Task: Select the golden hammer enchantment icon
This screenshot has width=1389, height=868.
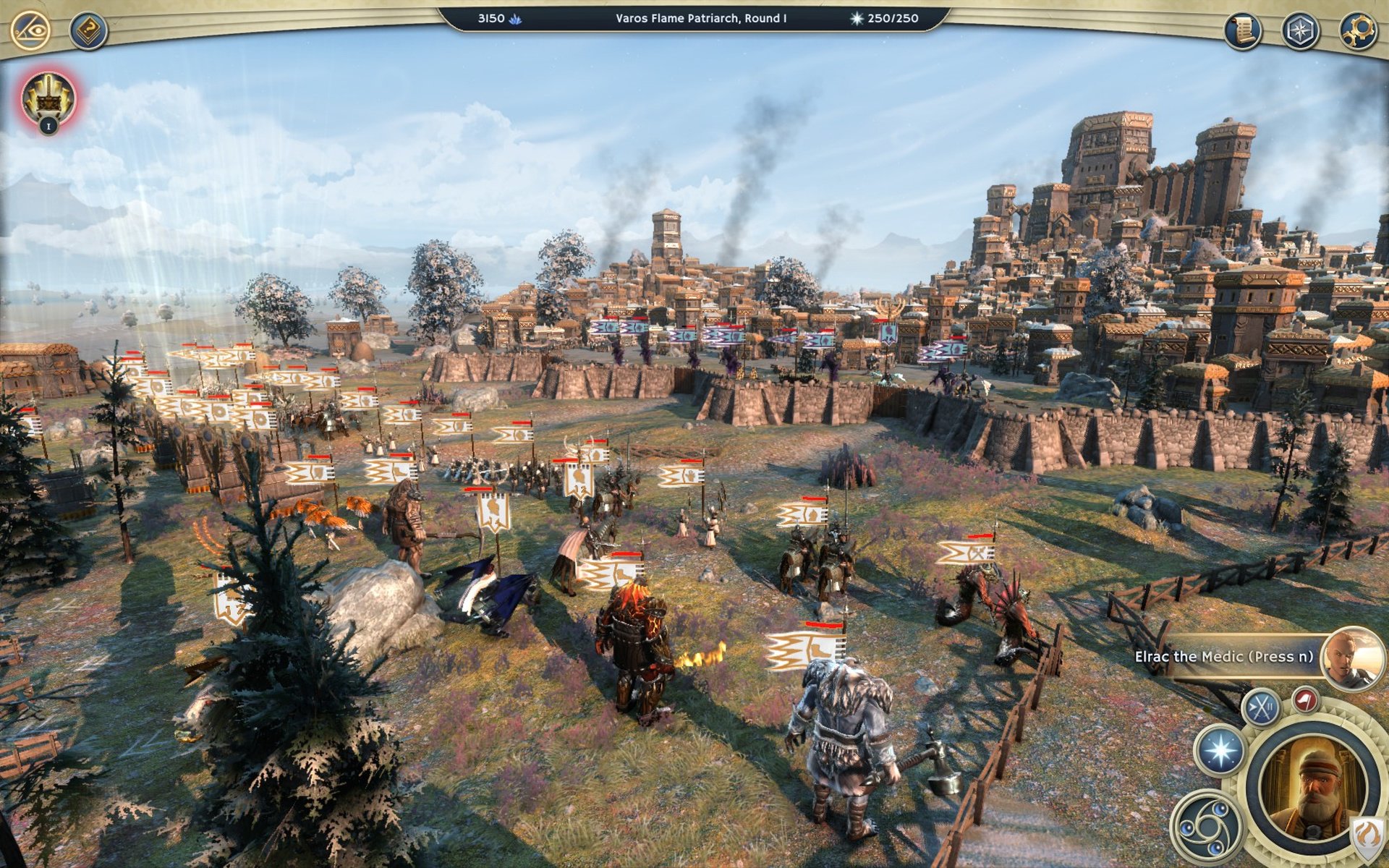Action: 48,101
